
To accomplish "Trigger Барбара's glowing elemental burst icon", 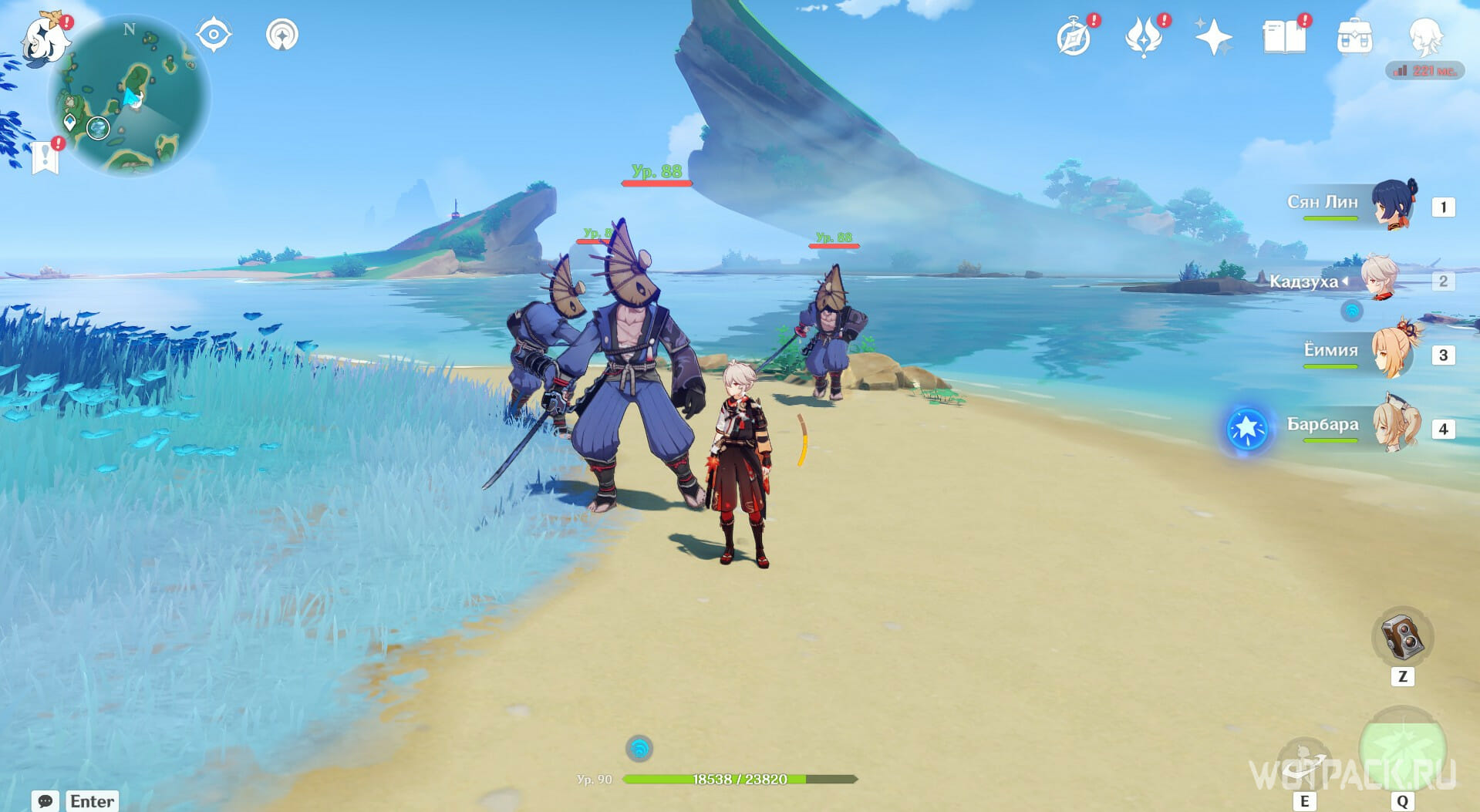I will [1246, 429].
